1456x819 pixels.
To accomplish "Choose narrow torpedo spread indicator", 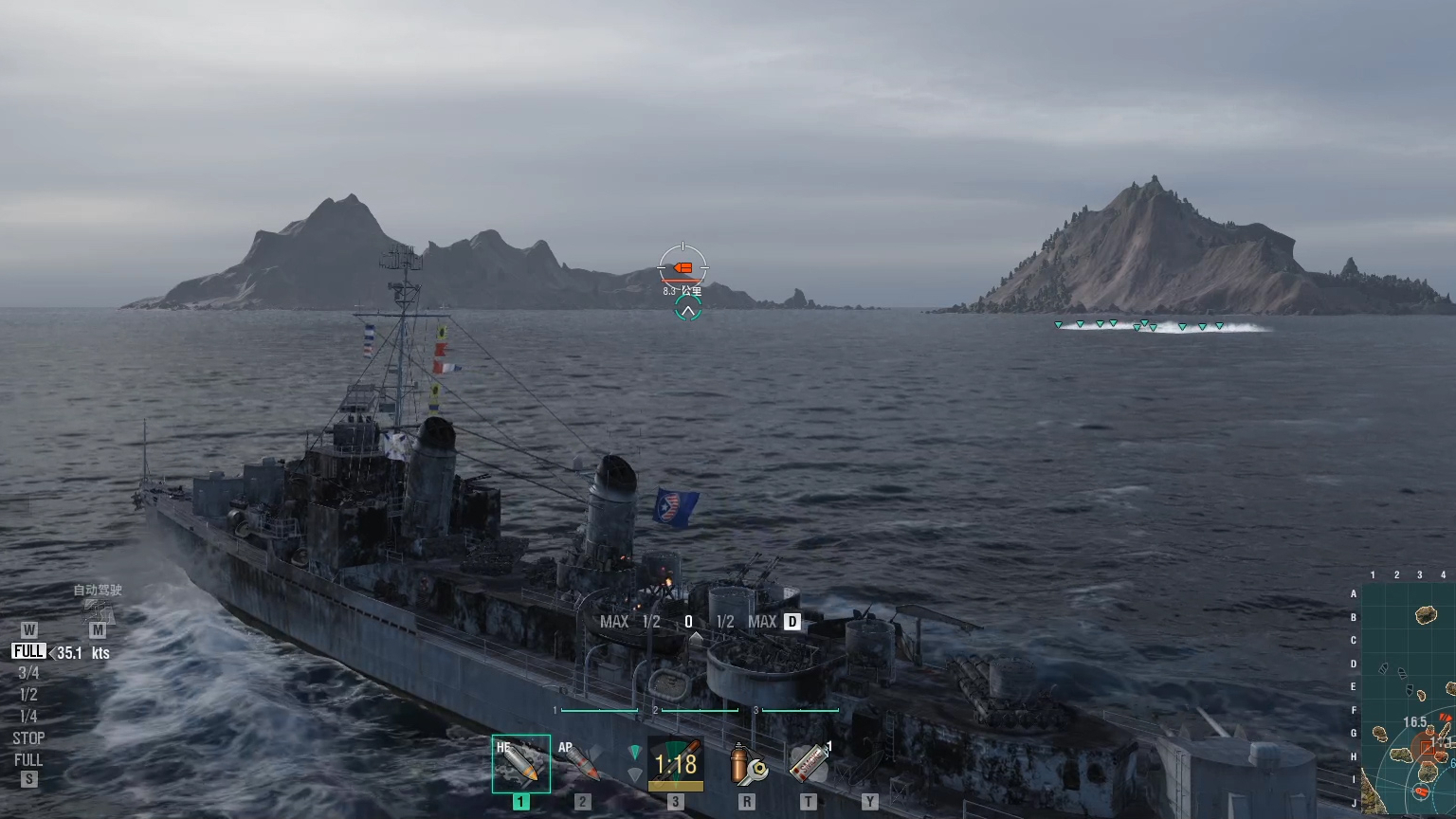I will pos(635,753).
